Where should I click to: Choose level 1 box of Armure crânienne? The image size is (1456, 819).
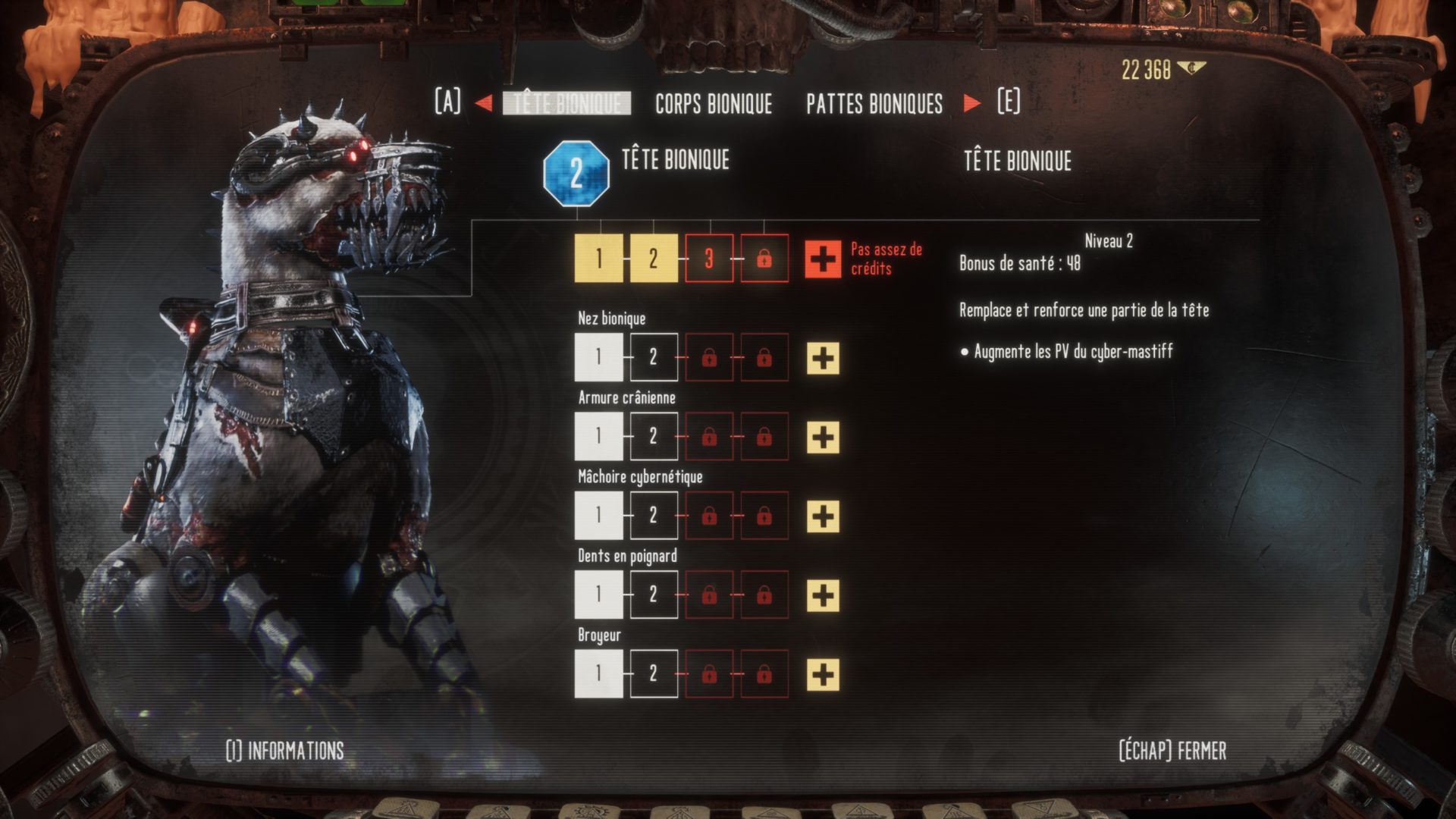[598, 436]
